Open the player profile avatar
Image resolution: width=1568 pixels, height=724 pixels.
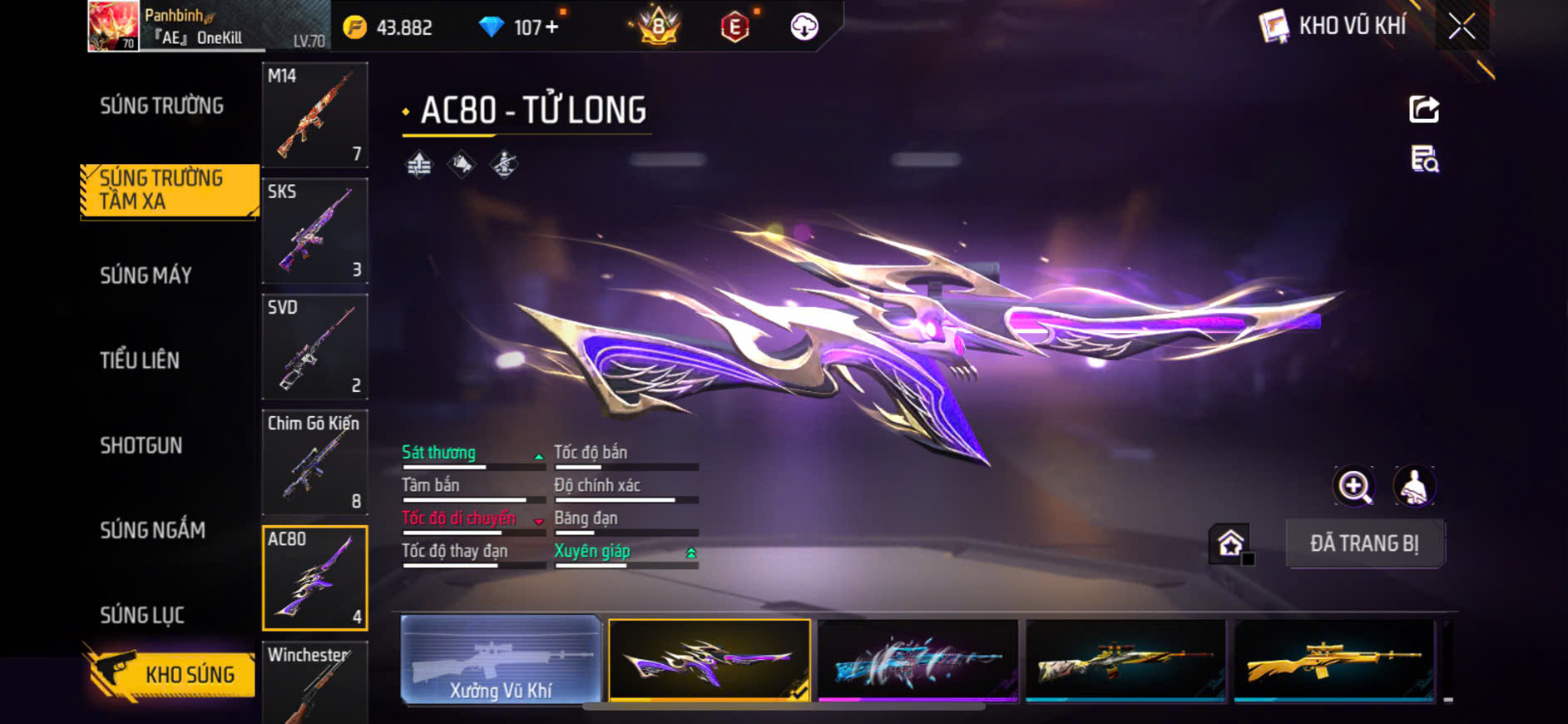click(113, 26)
